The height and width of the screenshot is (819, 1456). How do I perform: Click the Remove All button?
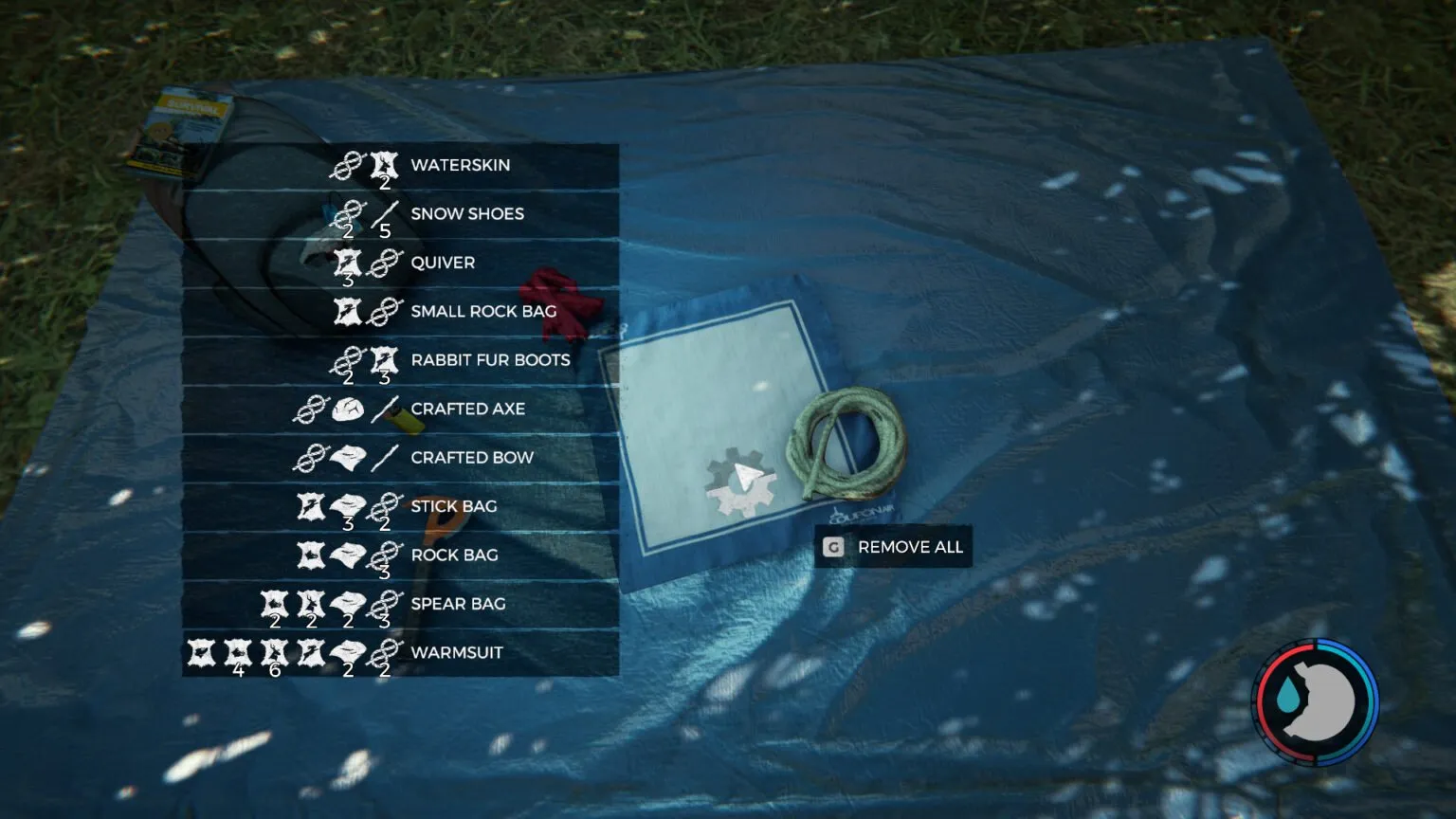(893, 547)
